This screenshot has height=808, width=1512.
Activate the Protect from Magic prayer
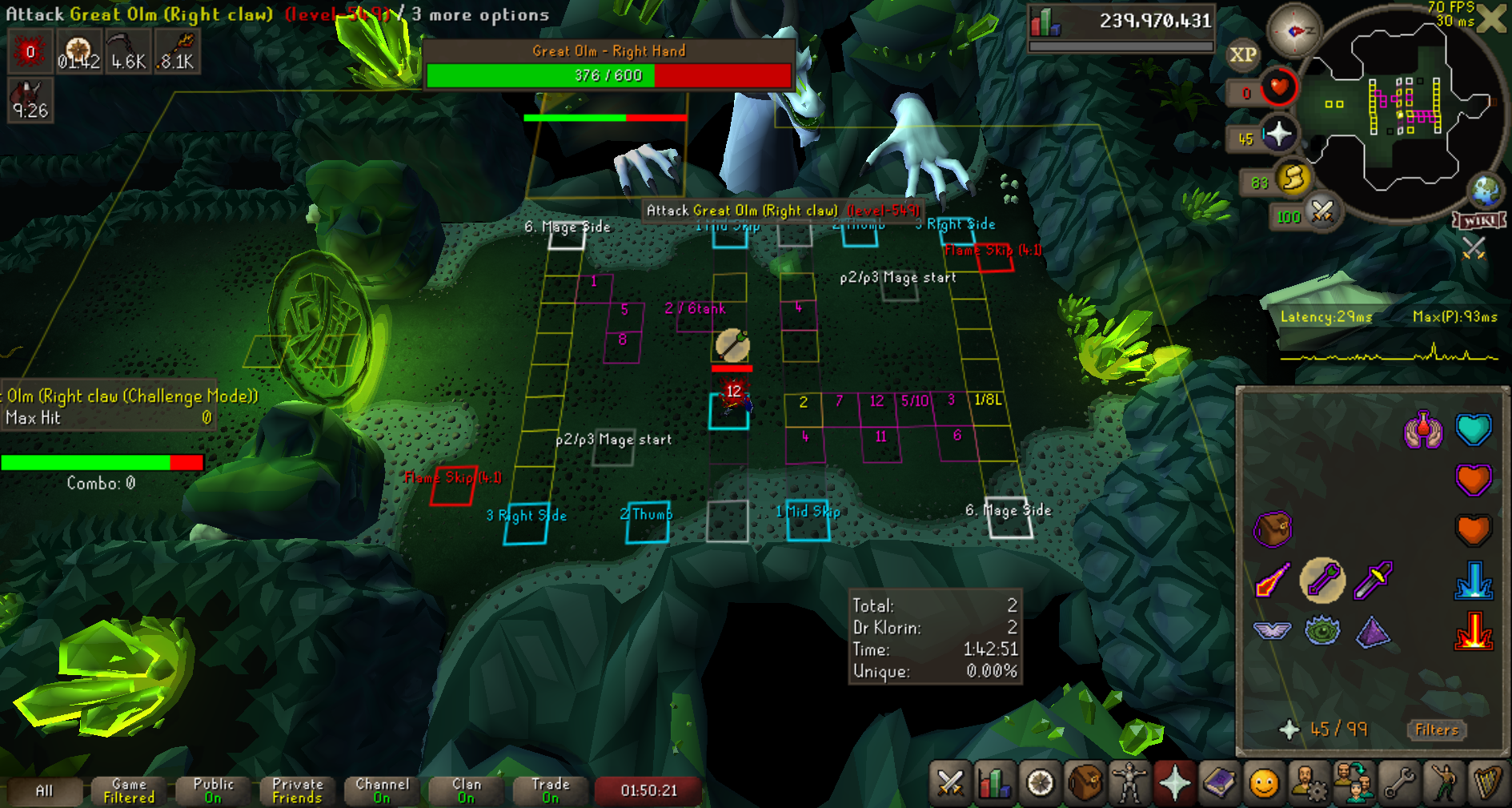coord(1273,580)
